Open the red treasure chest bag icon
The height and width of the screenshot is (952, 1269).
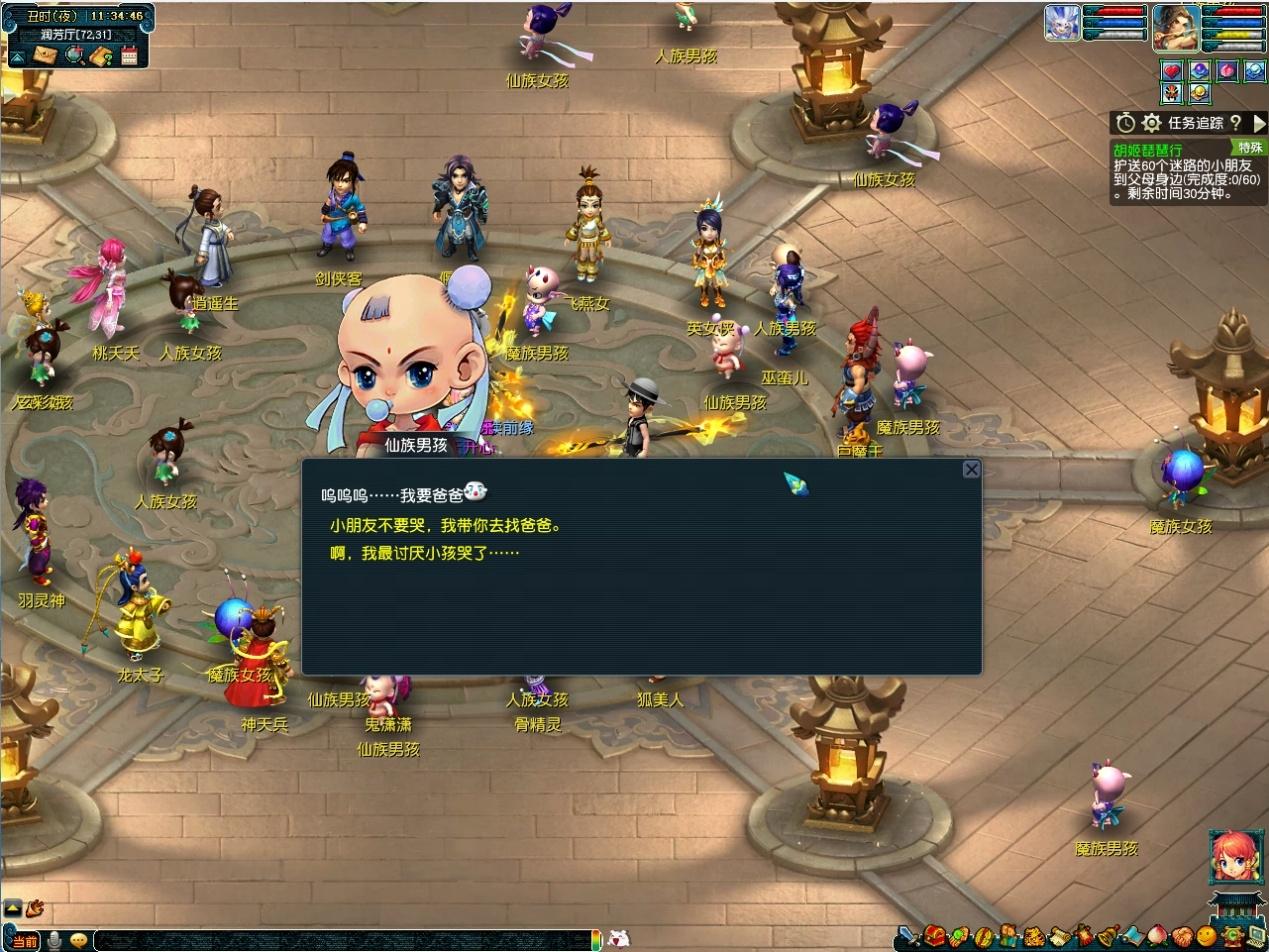coord(933,938)
